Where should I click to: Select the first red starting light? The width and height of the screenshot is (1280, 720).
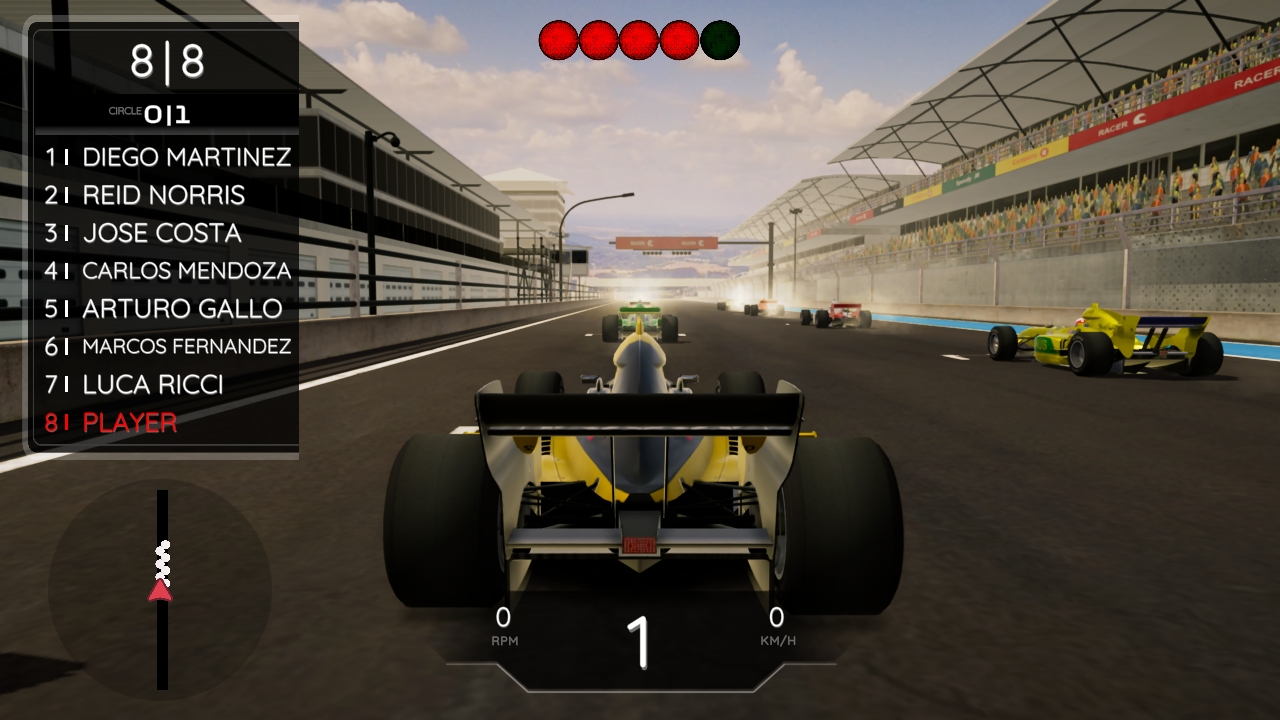pyautogui.click(x=559, y=38)
